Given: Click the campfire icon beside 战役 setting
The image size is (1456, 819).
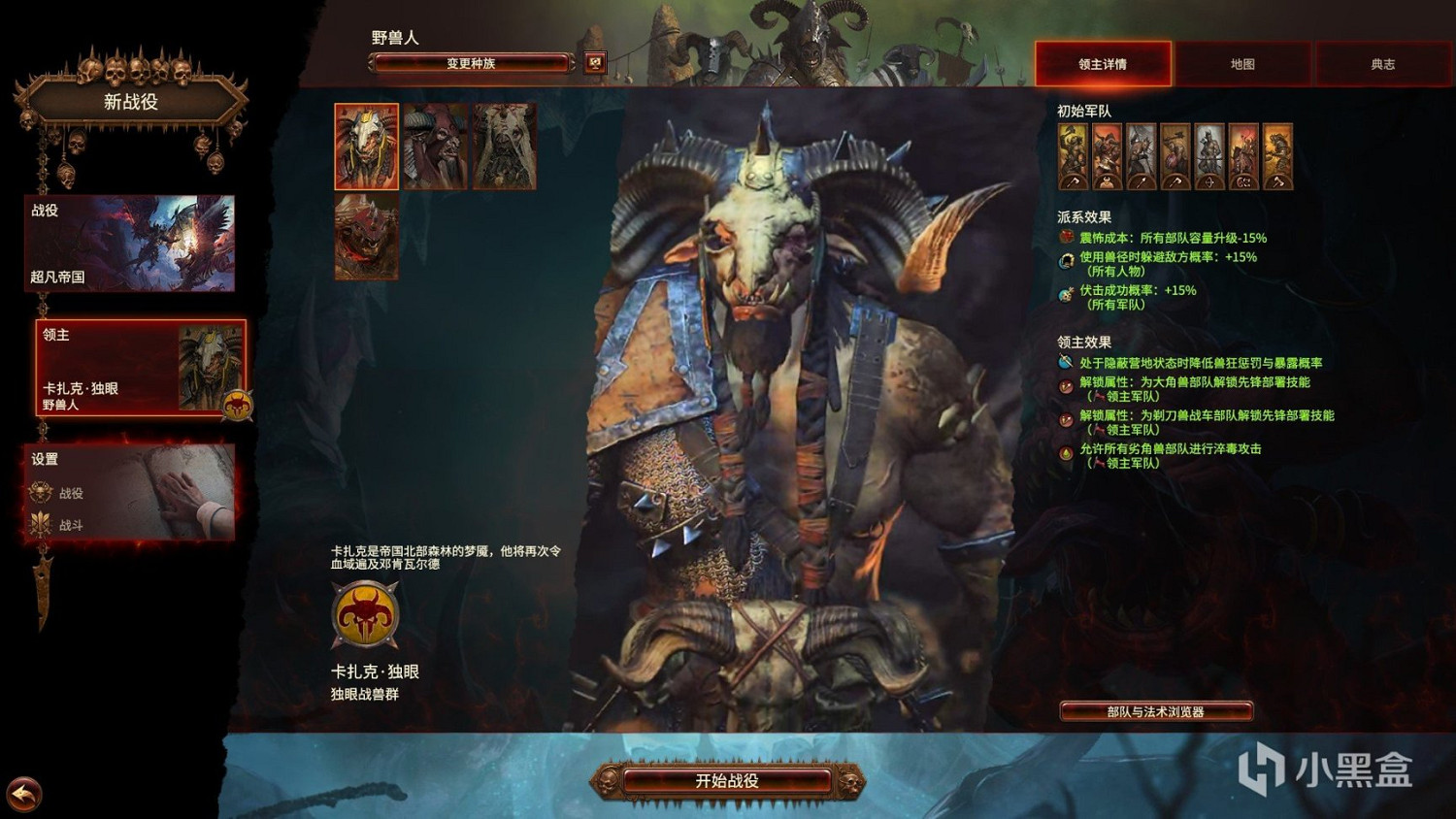Looking at the screenshot, I should (x=39, y=493).
